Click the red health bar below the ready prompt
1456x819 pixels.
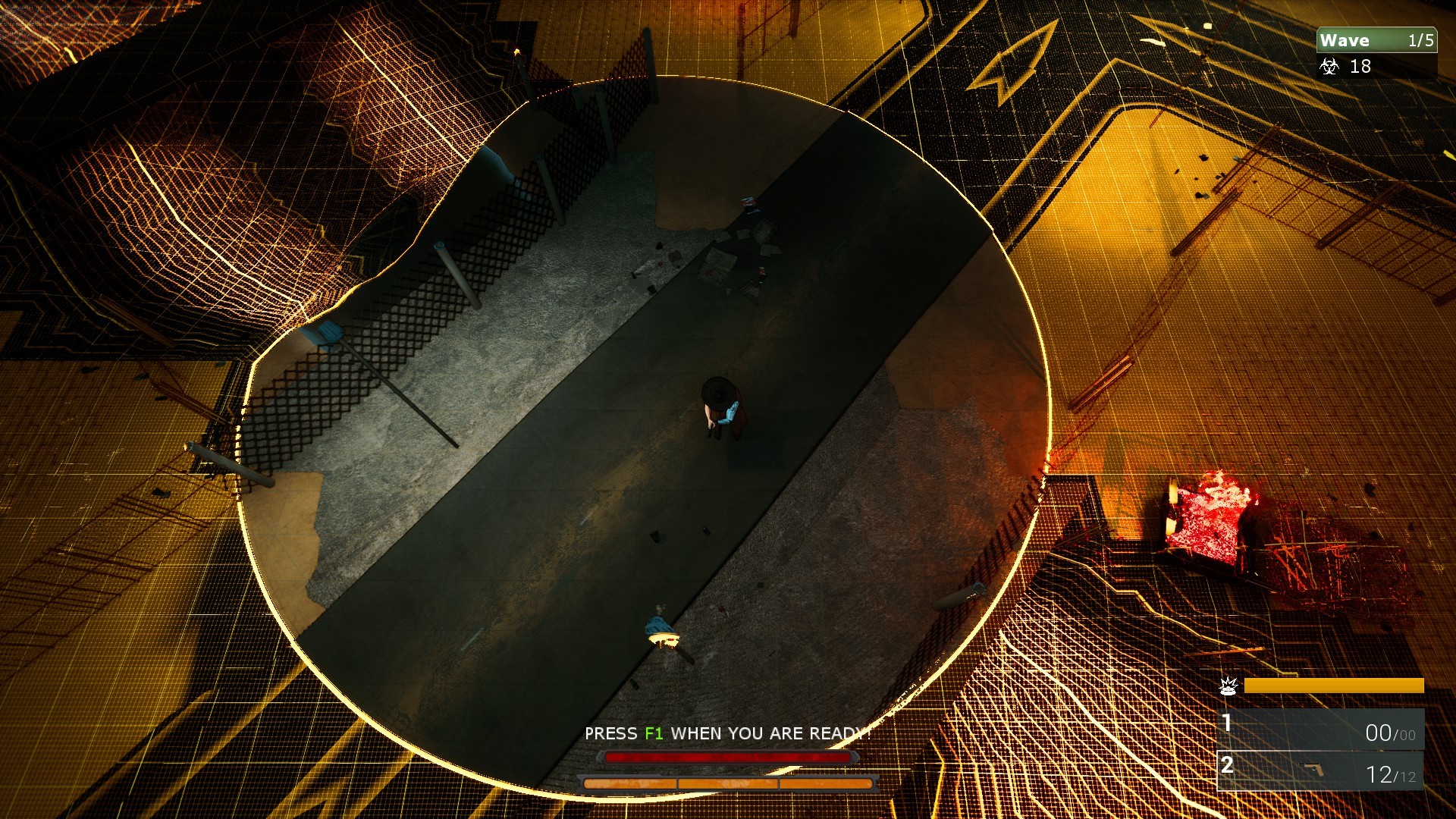[x=728, y=755]
